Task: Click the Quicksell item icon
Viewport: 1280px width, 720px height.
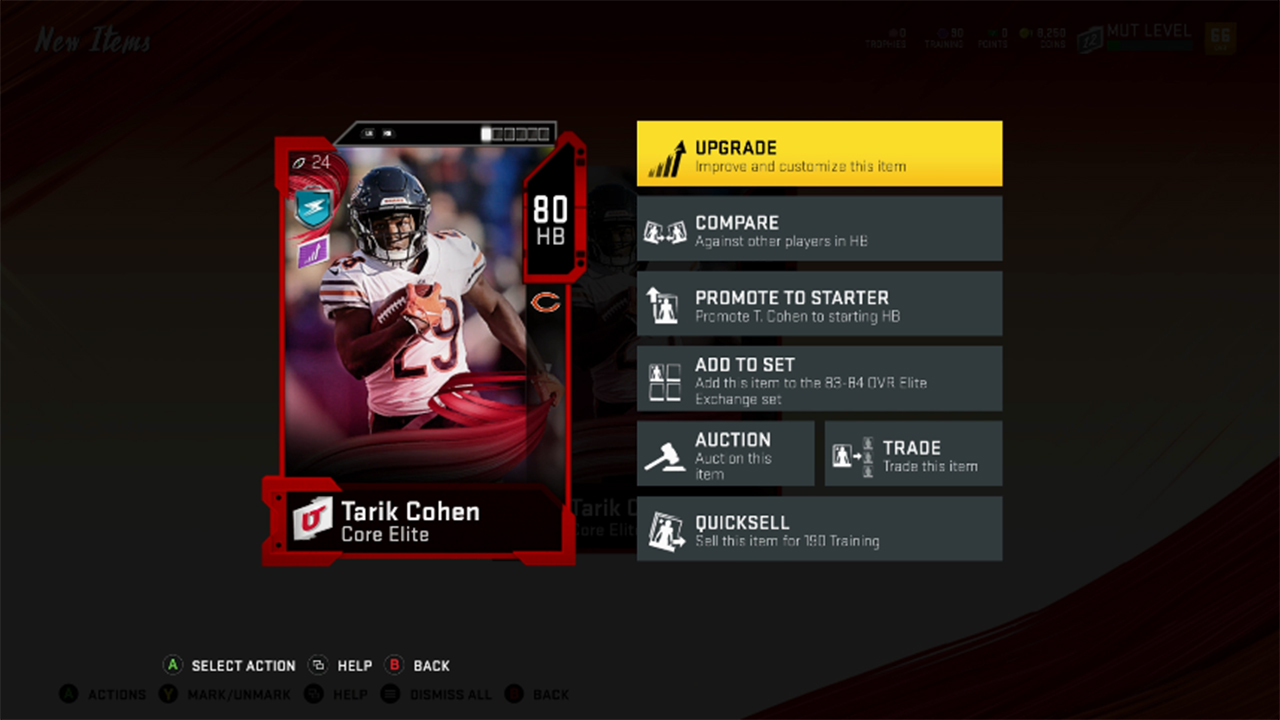Action: pos(665,528)
